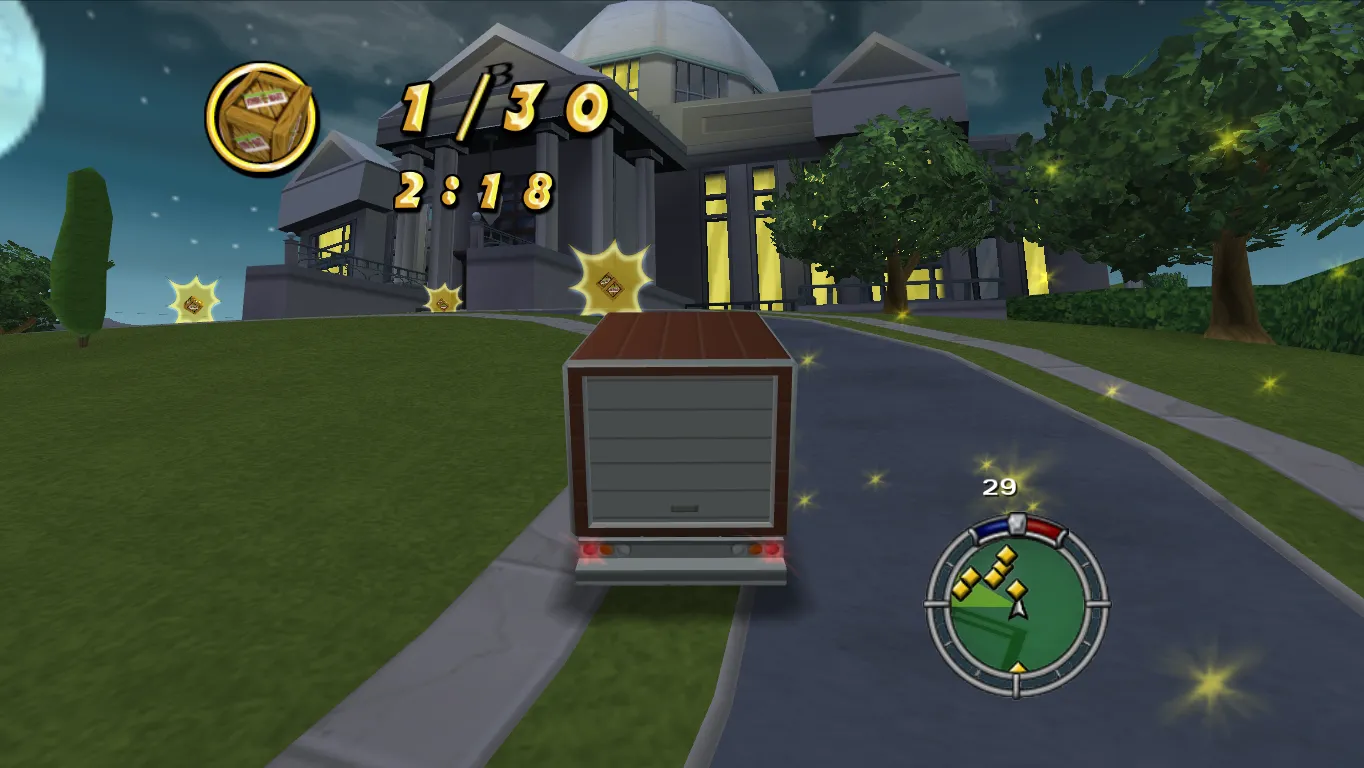Select the police badge on the wanted meter
The image size is (1364, 768).
coord(1018,524)
